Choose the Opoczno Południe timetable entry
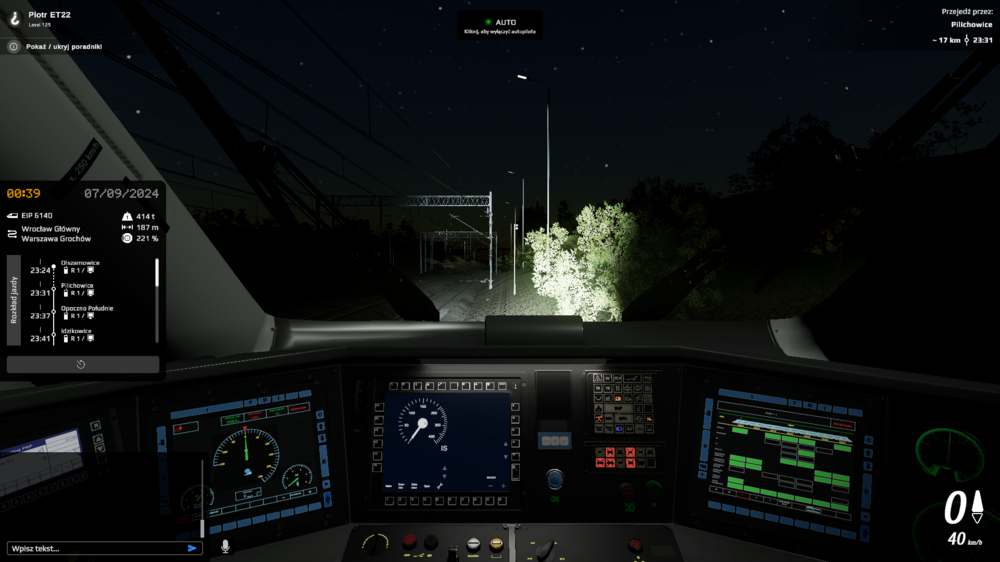 (87, 309)
